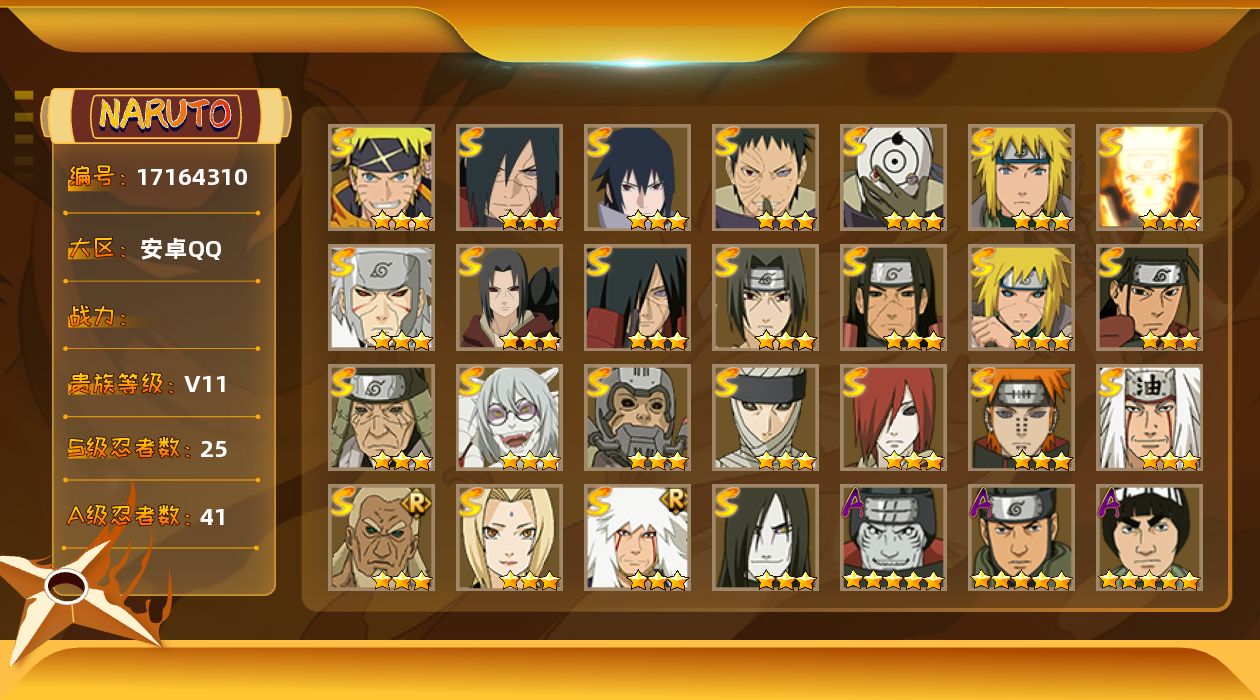Pick the bandage-wrapped Mu portrait
Viewport: 1260px width, 700px height.
pyautogui.click(x=765, y=417)
